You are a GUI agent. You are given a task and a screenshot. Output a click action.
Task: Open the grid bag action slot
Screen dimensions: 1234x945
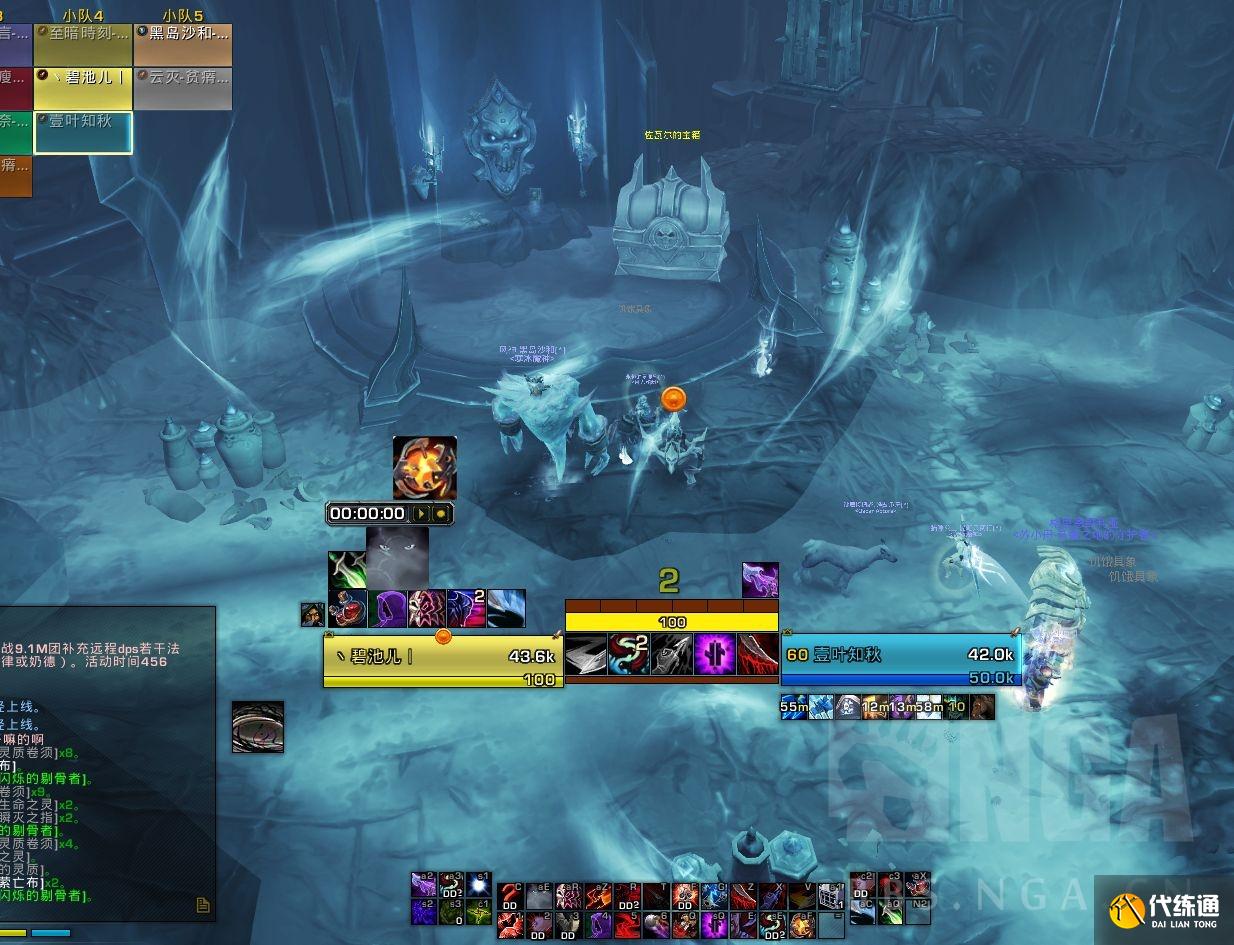click(831, 896)
